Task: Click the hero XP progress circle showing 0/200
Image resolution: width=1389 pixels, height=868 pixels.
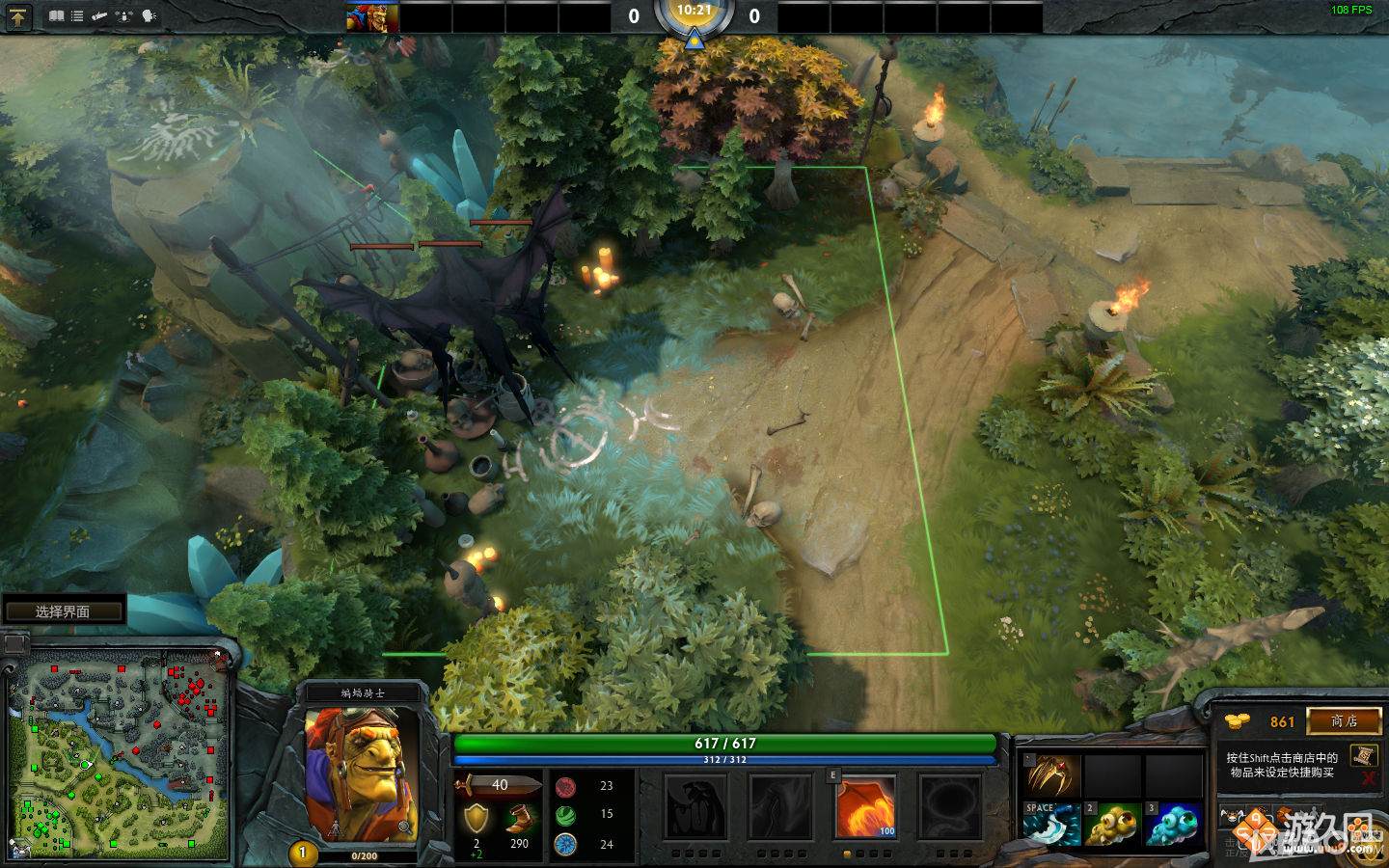Action: click(303, 852)
